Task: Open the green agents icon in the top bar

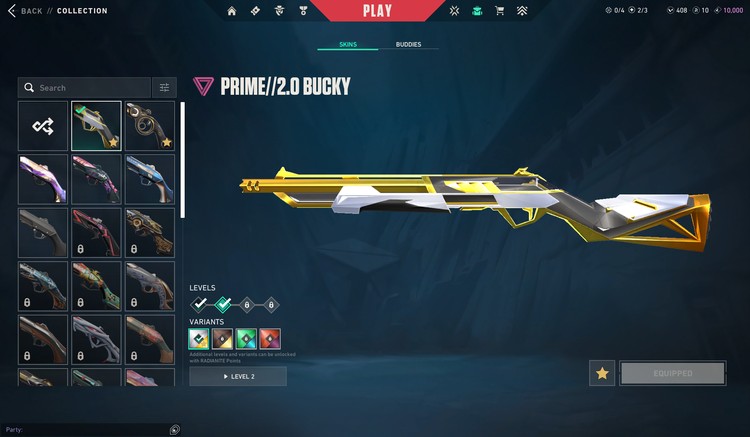Action: point(476,11)
